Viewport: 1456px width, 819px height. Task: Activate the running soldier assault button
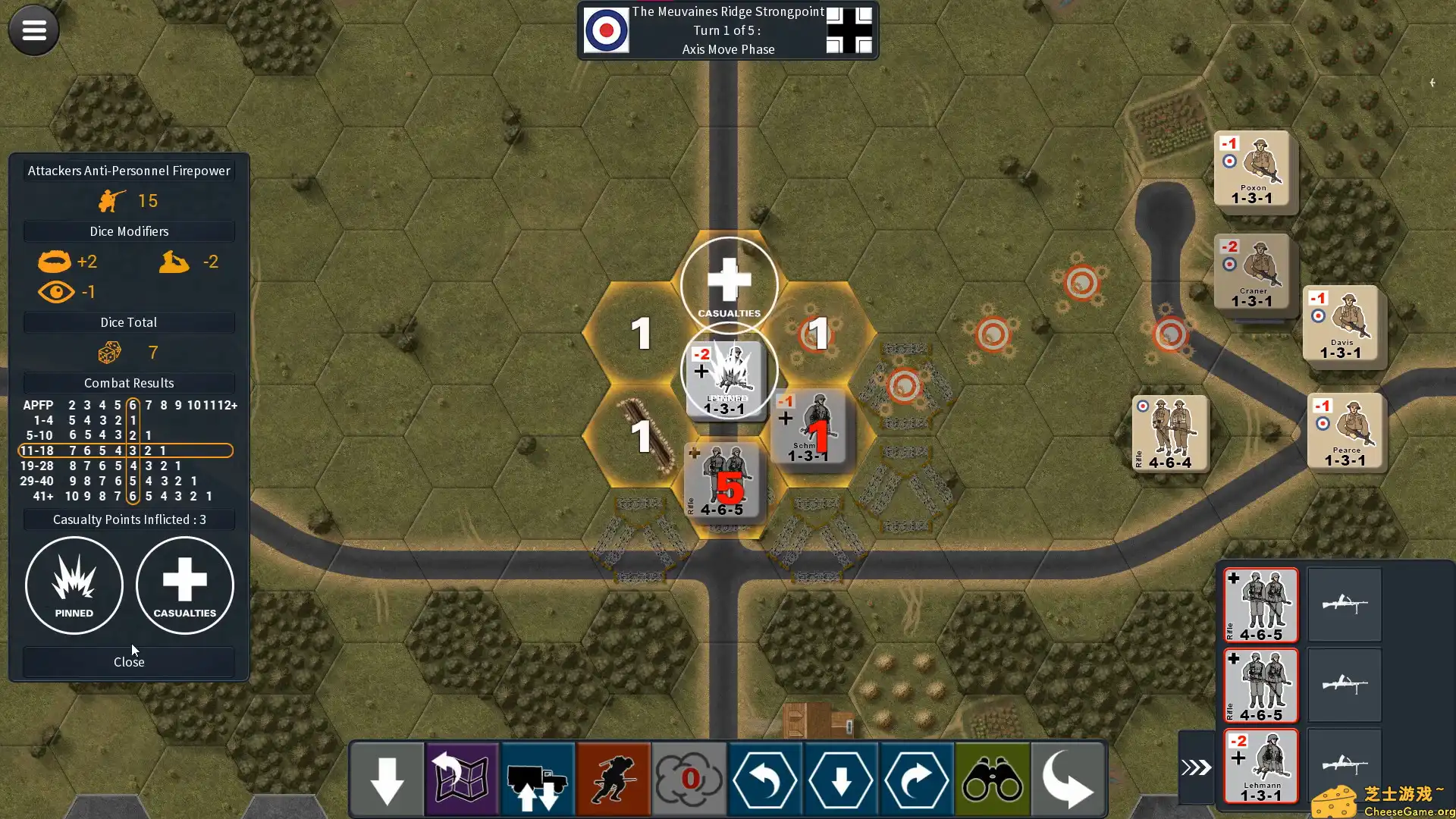[x=613, y=779]
